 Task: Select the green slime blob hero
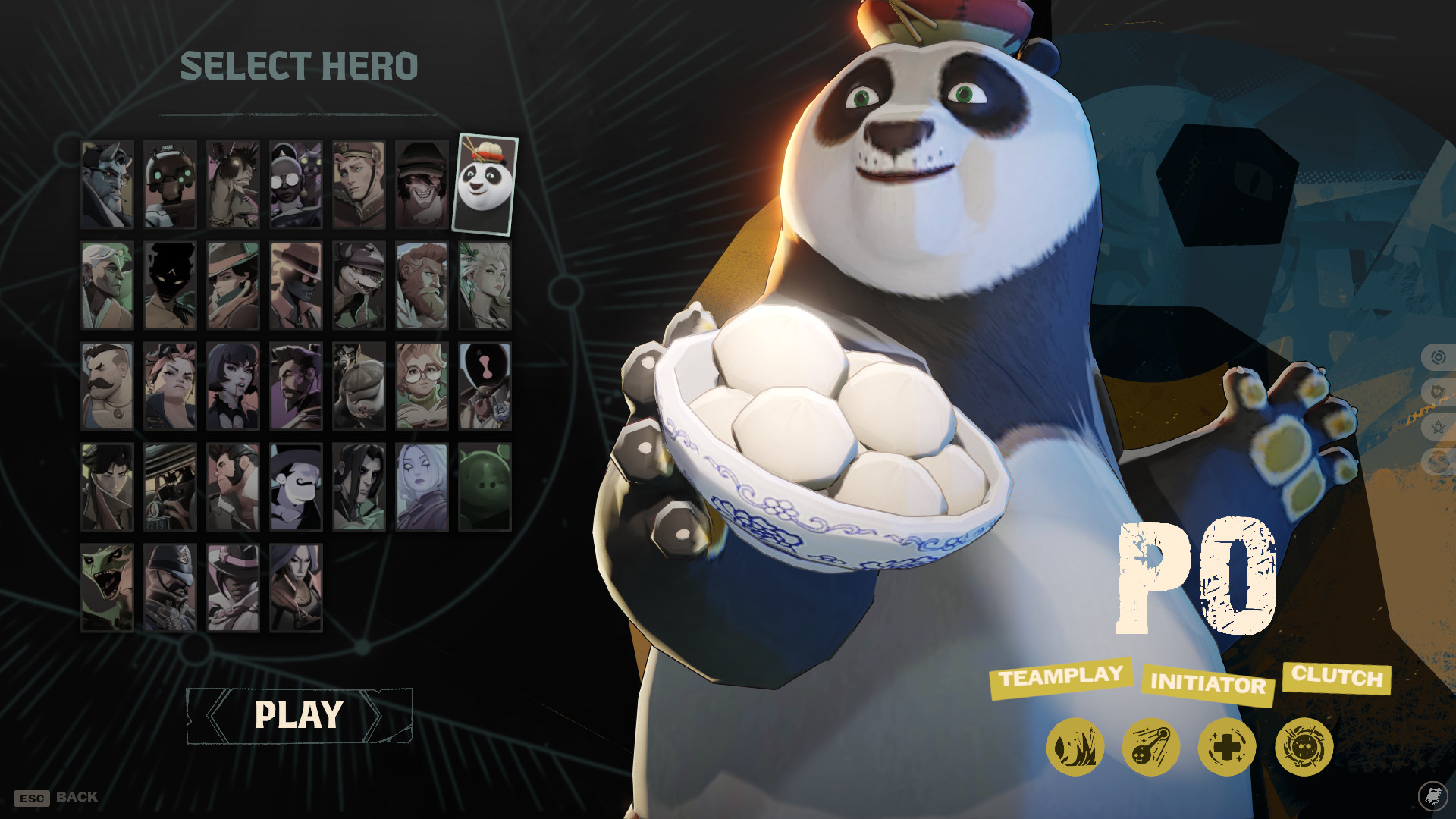485,487
